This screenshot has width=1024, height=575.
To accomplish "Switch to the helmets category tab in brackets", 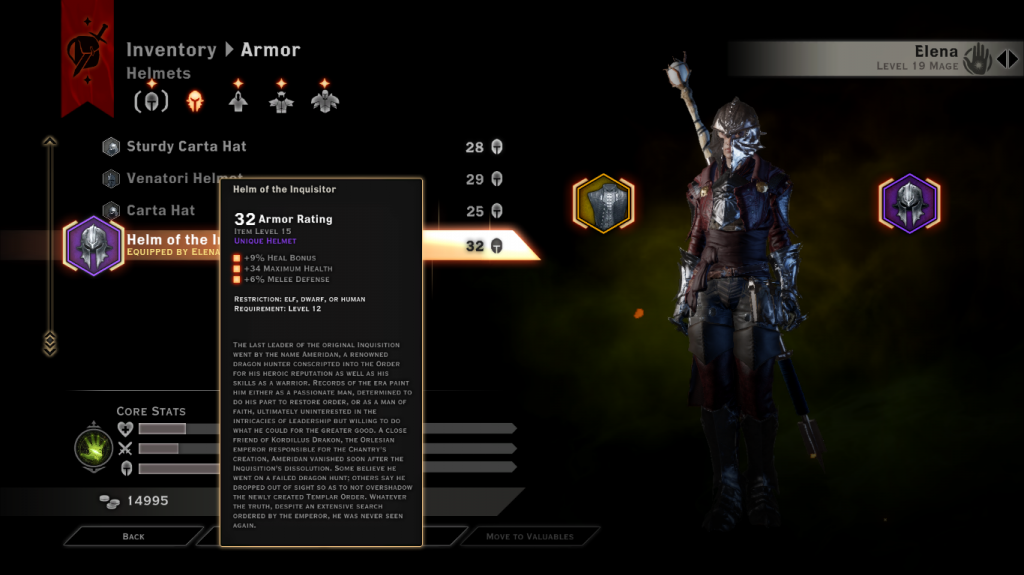I will click(152, 101).
